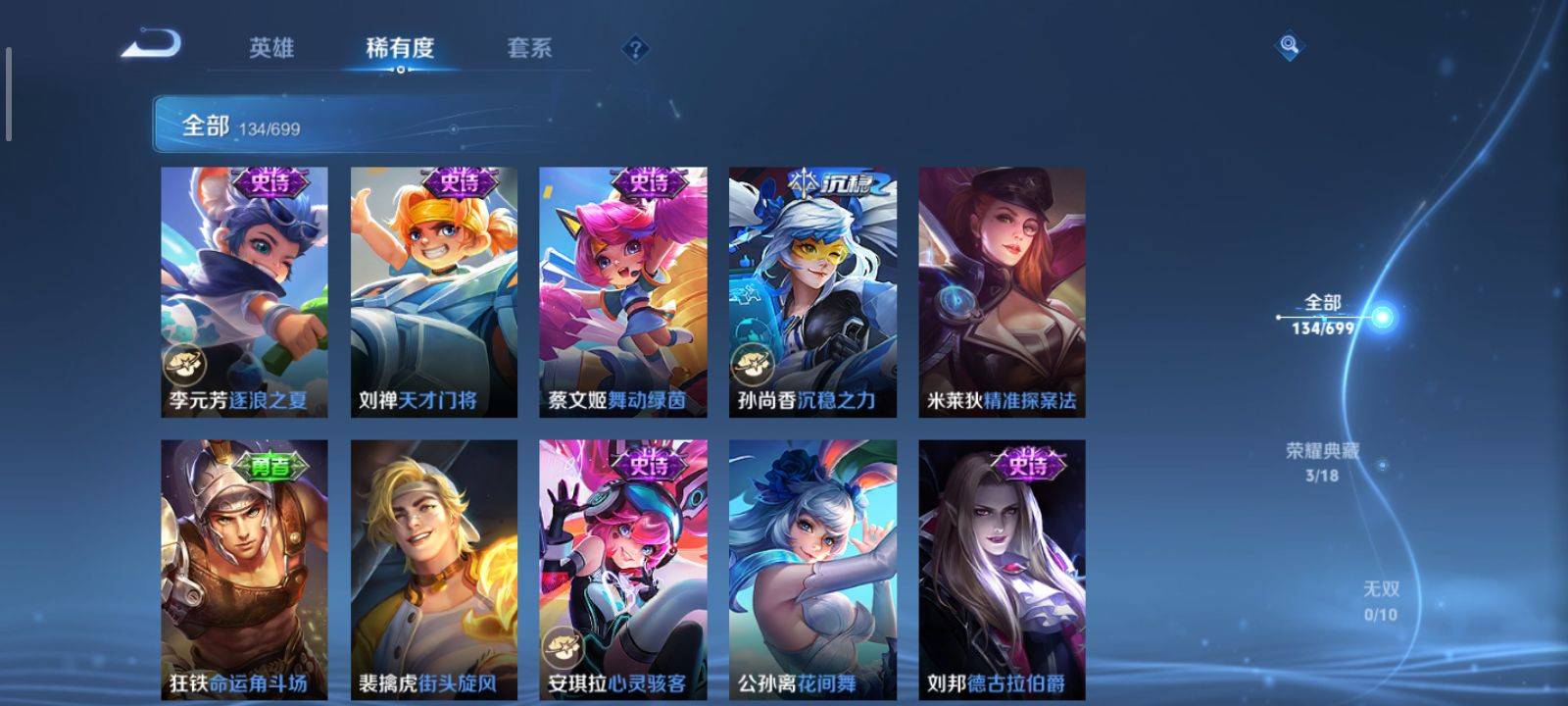Jump to the 无双 rarity category

(1381, 600)
